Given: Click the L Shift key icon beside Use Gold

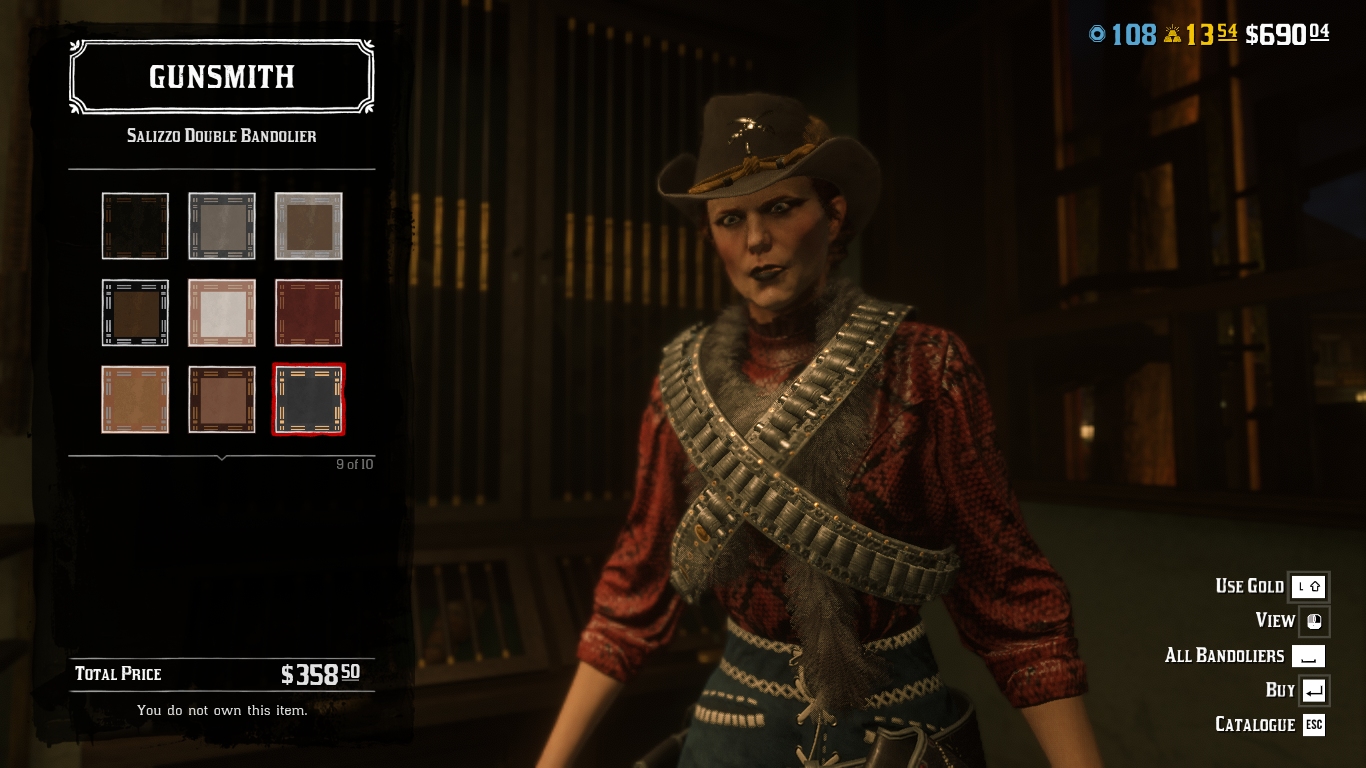Looking at the screenshot, I should (1308, 587).
